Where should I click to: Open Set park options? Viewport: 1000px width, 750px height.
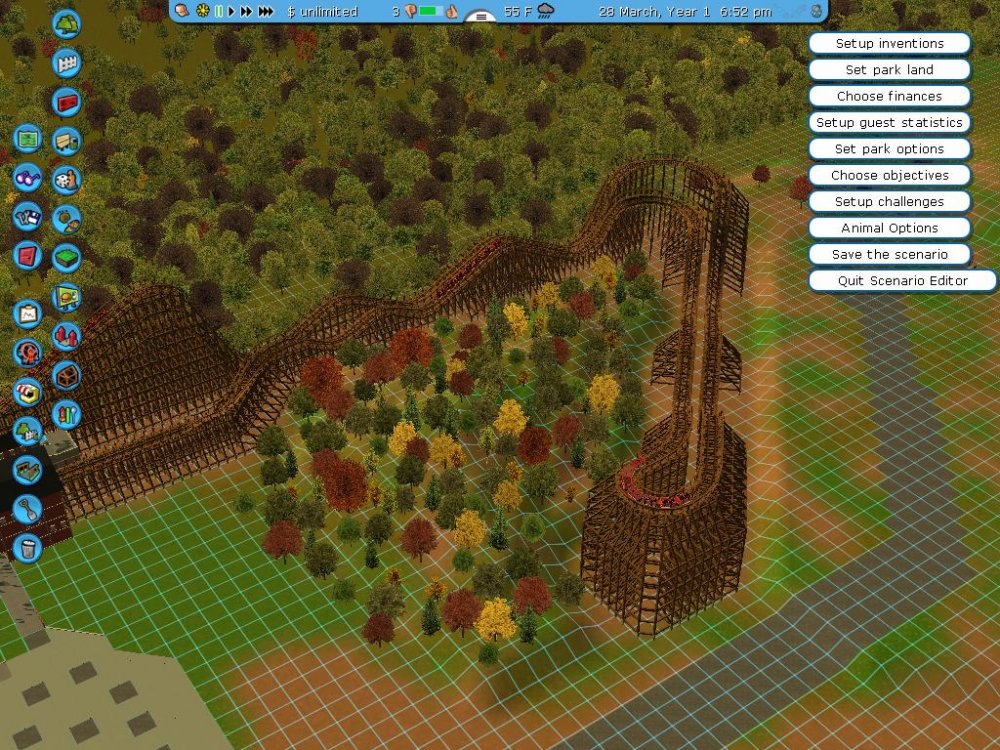(x=889, y=149)
